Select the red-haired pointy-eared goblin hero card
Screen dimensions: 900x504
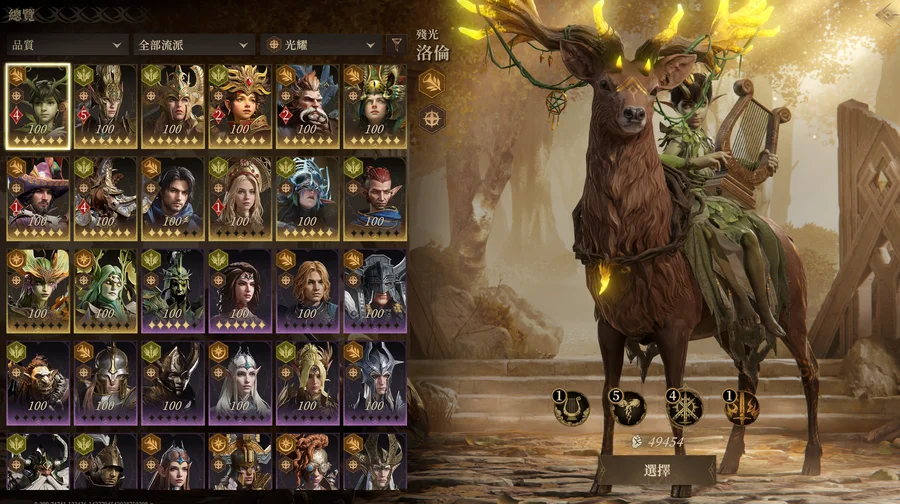click(x=374, y=198)
